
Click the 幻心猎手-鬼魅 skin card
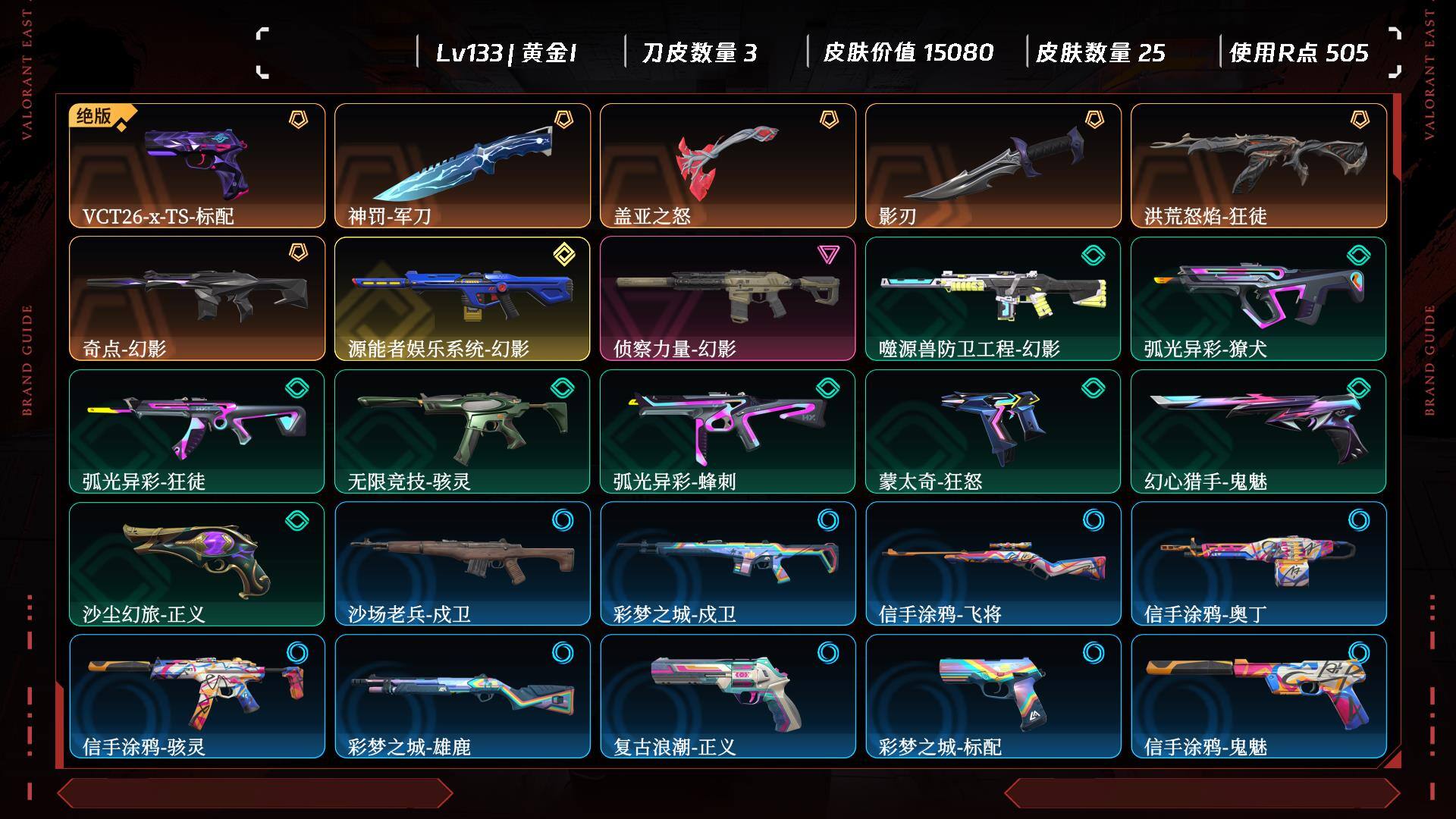1259,431
